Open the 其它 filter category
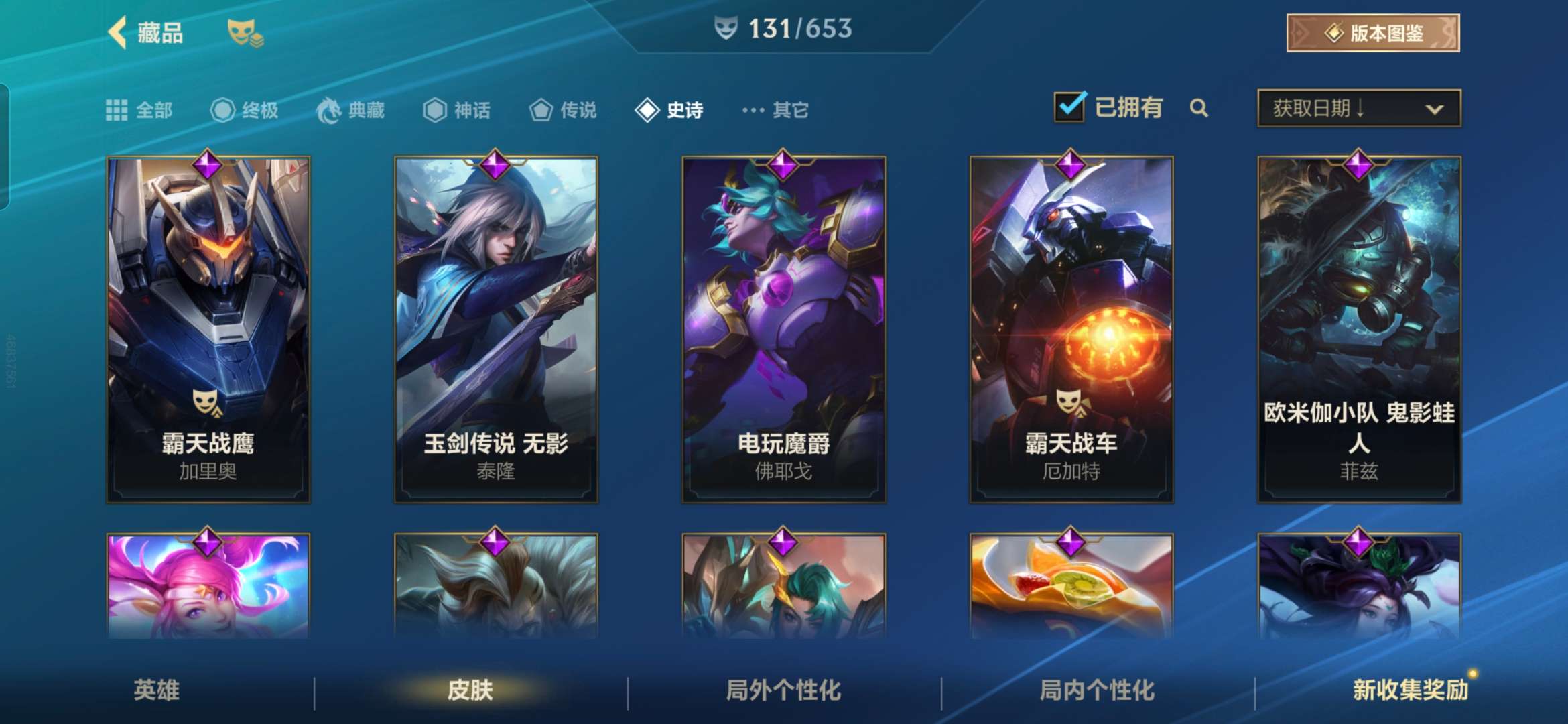The height and width of the screenshot is (724, 1568). pyautogui.click(x=776, y=110)
